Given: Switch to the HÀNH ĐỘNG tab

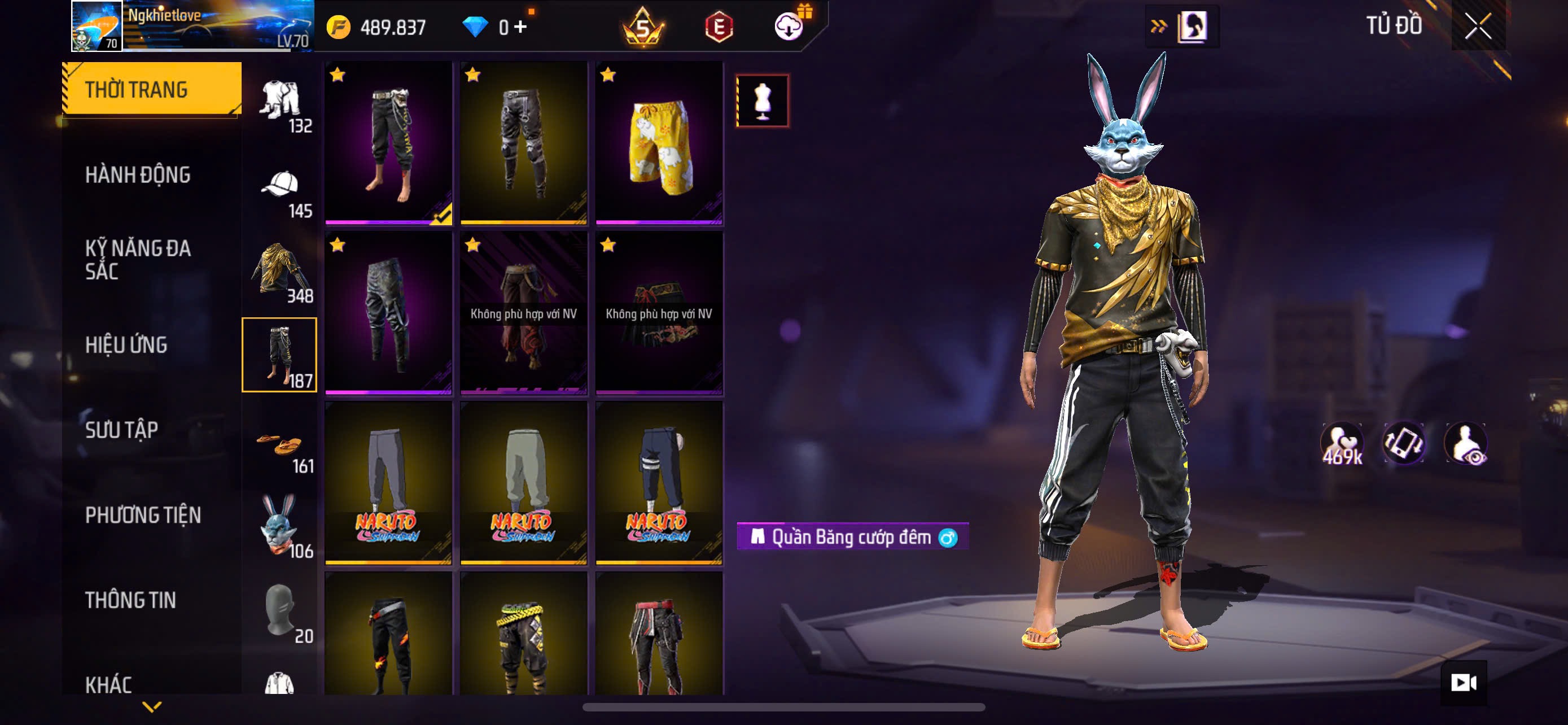Looking at the screenshot, I should pyautogui.click(x=138, y=174).
